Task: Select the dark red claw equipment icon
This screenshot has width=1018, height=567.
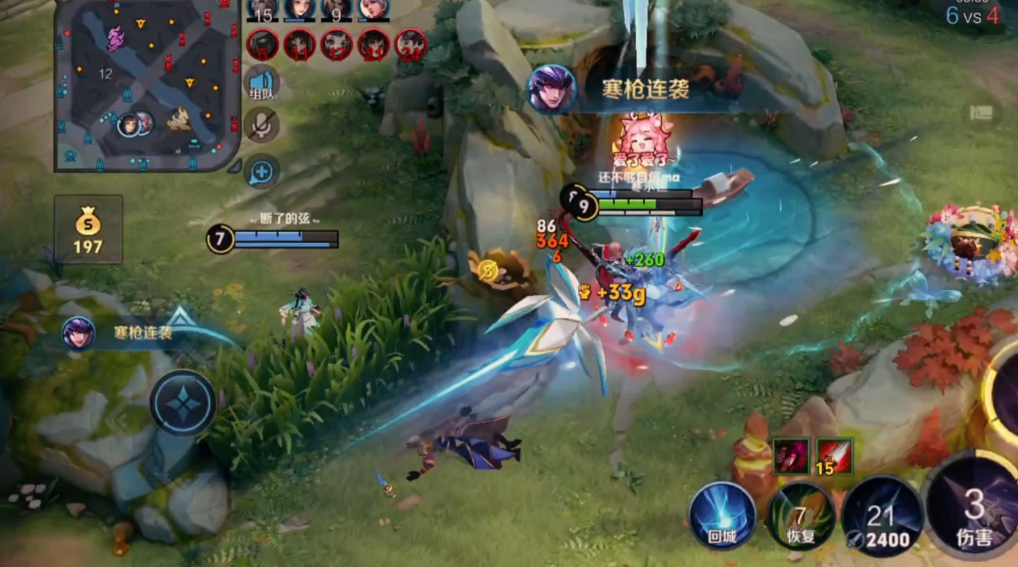Action: click(x=790, y=455)
